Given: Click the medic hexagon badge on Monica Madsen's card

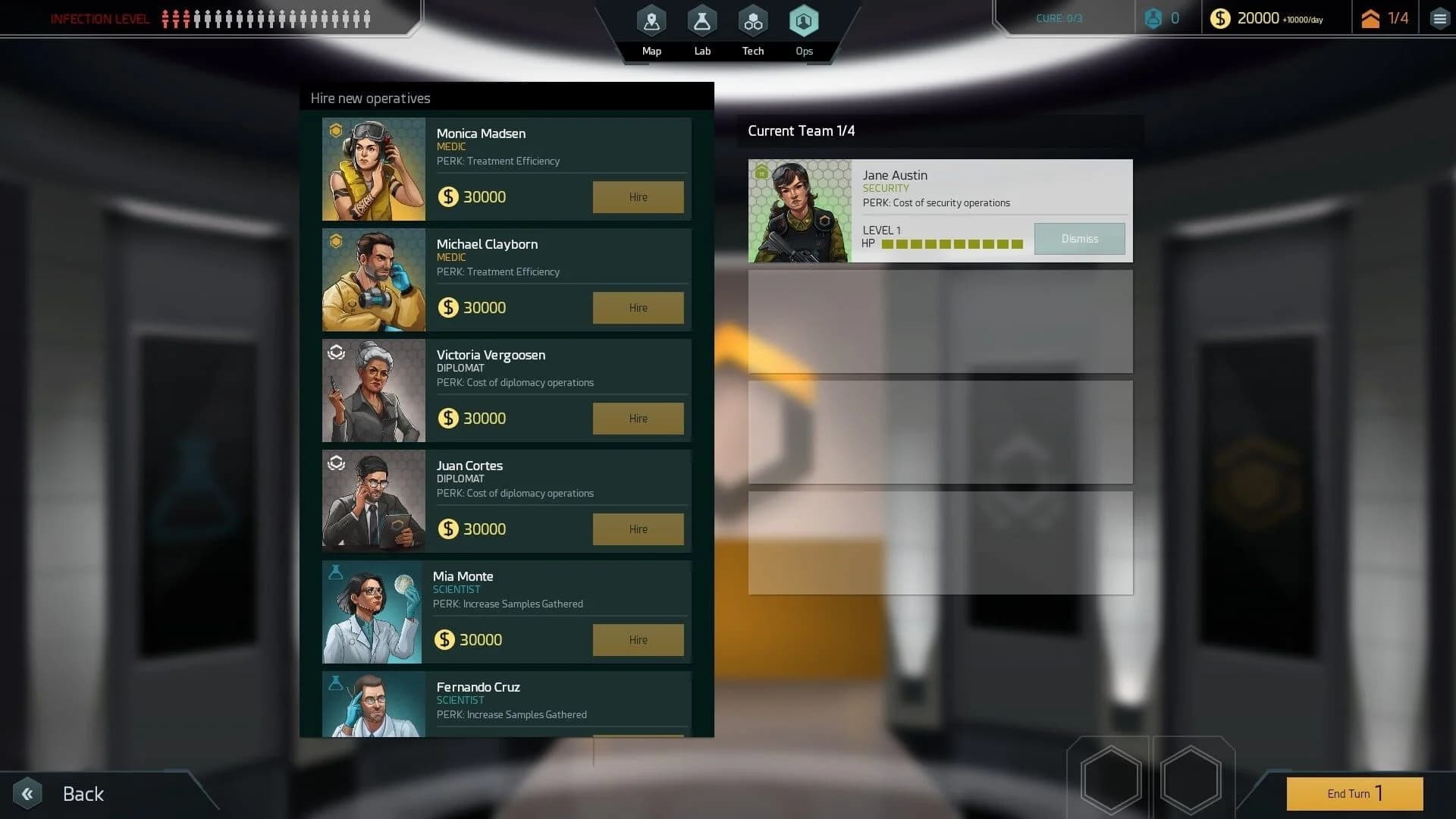Looking at the screenshot, I should click(x=335, y=130).
